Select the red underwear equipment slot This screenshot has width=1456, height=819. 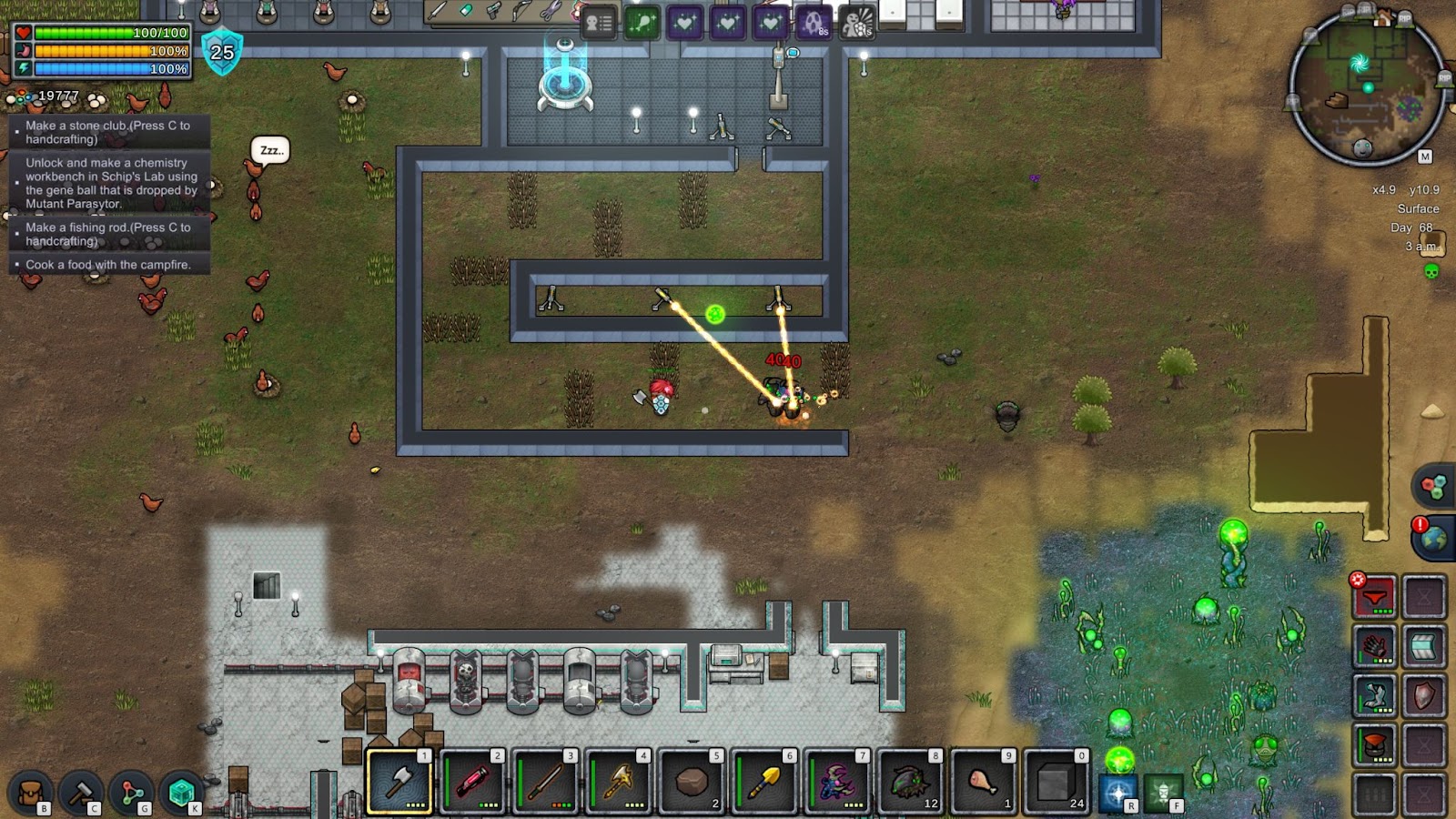coord(1374,598)
